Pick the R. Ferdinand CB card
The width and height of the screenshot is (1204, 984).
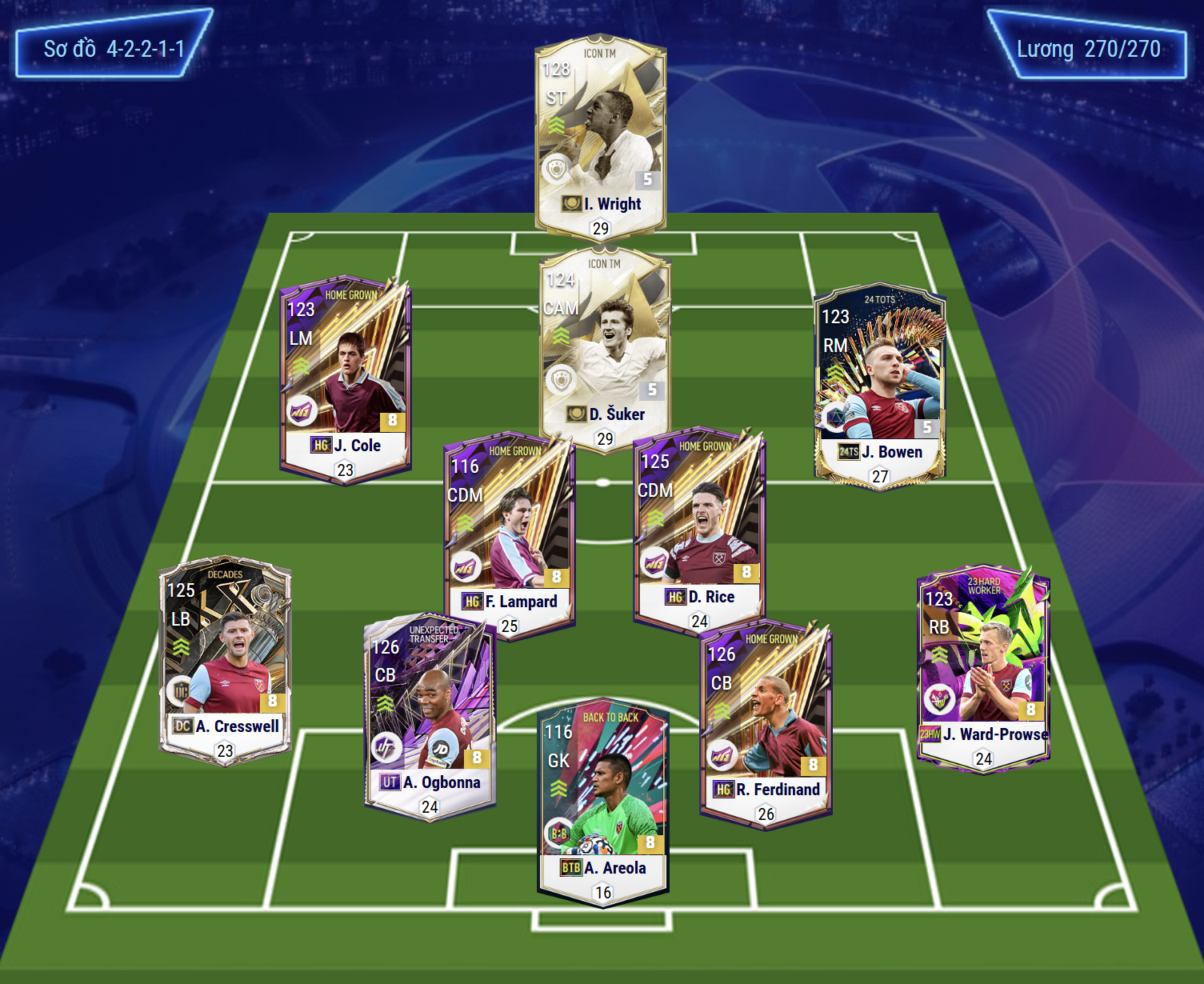766,722
